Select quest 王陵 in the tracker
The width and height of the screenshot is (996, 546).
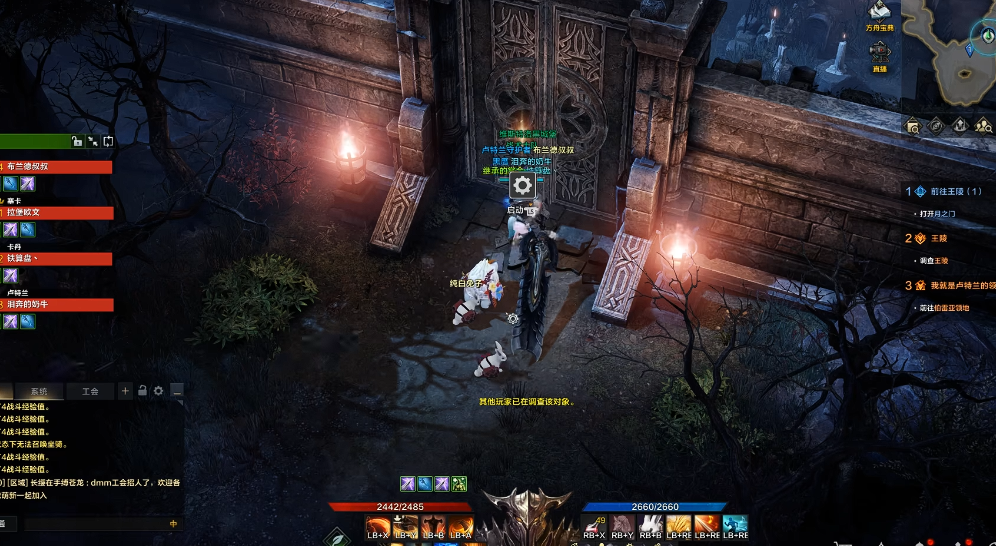(938, 238)
